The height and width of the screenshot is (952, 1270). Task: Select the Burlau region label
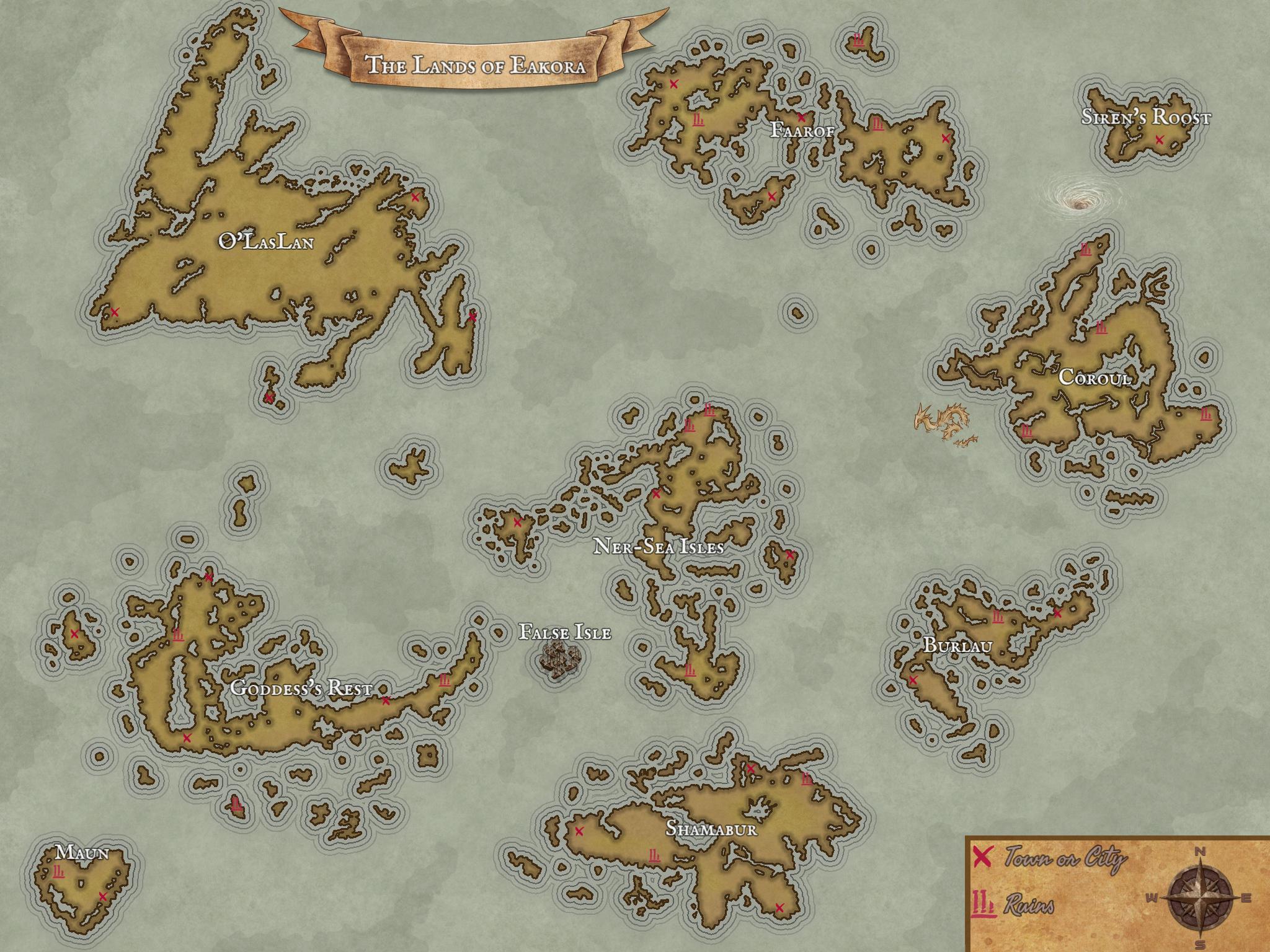point(957,645)
